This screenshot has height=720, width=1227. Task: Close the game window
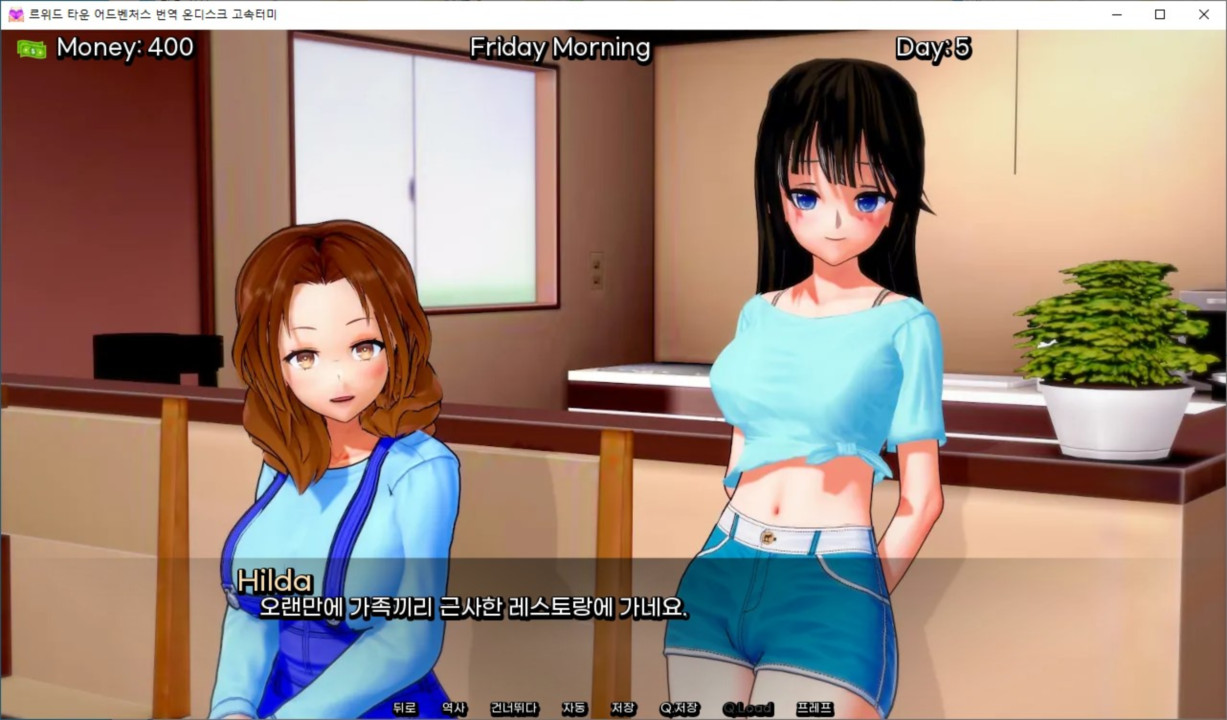coord(1204,14)
